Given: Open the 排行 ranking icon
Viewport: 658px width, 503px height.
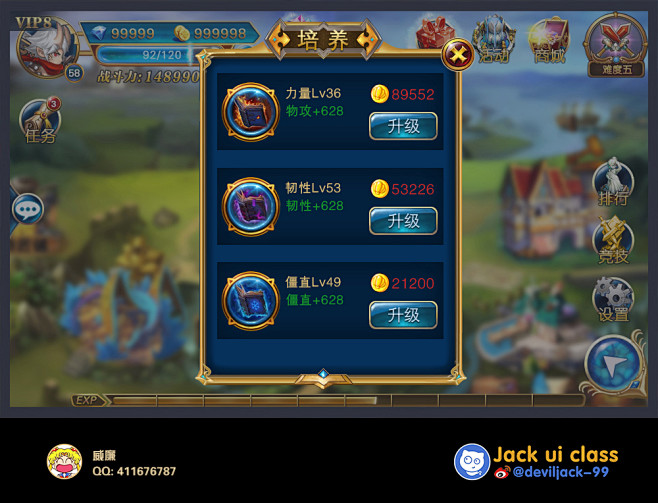Looking at the screenshot, I should [613, 183].
